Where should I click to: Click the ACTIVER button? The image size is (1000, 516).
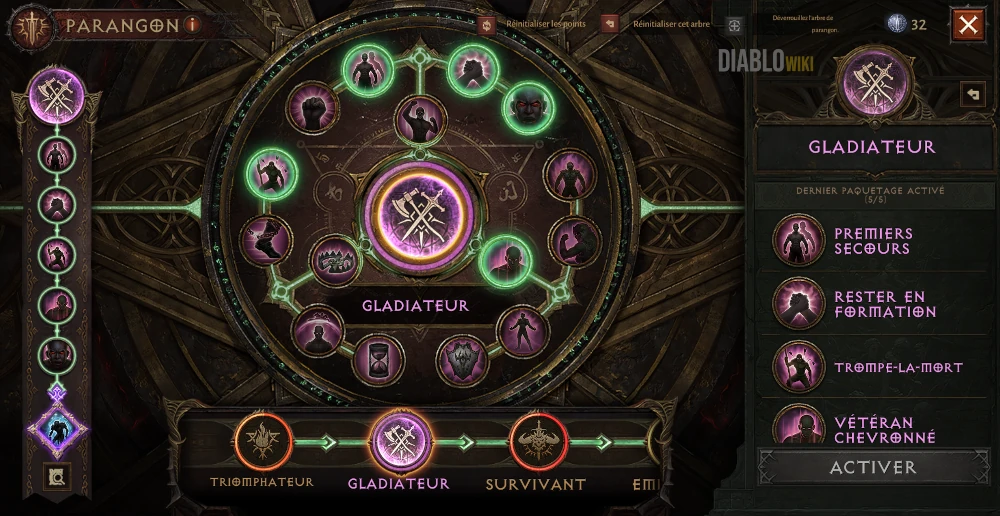[x=873, y=467]
